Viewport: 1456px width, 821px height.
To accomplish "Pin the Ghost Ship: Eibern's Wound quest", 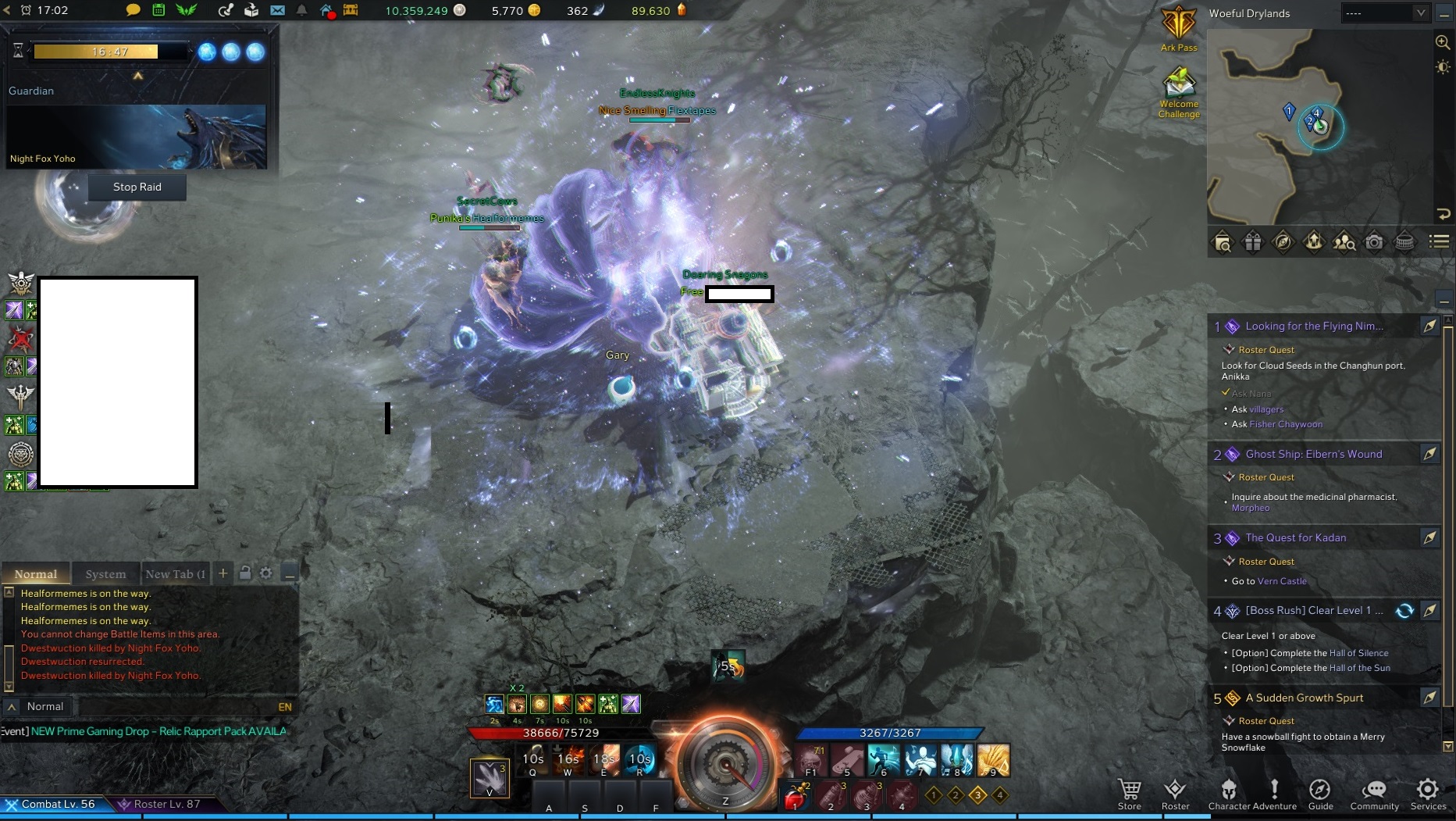I will click(1431, 454).
